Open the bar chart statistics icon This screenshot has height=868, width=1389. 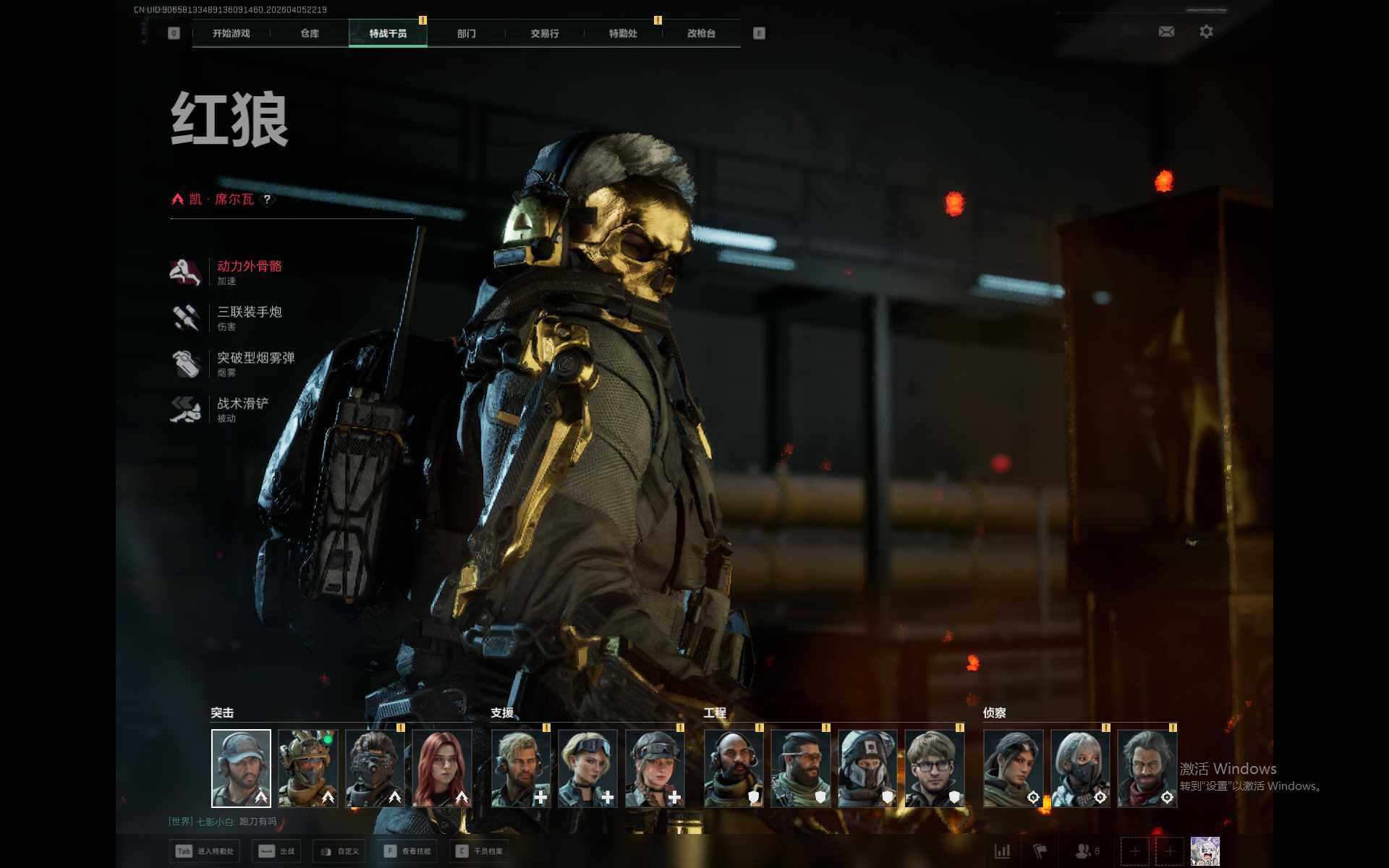pos(1002,851)
